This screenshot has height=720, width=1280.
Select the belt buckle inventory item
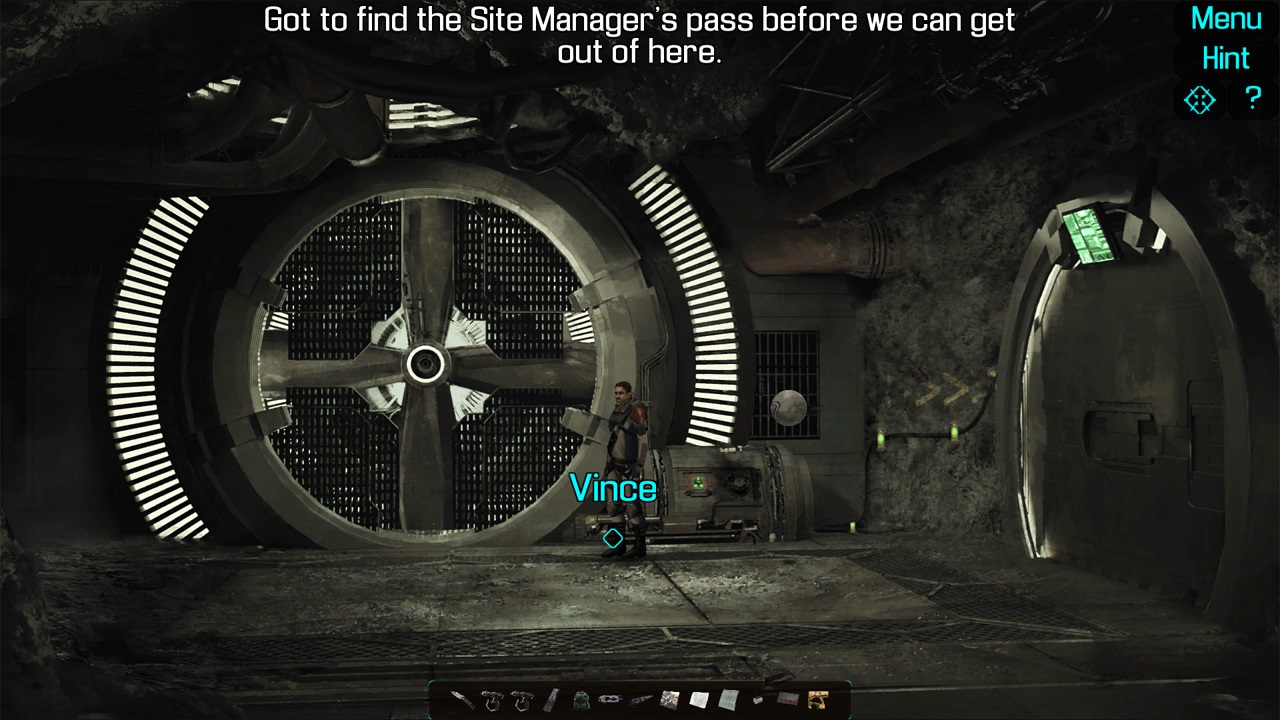tap(608, 700)
